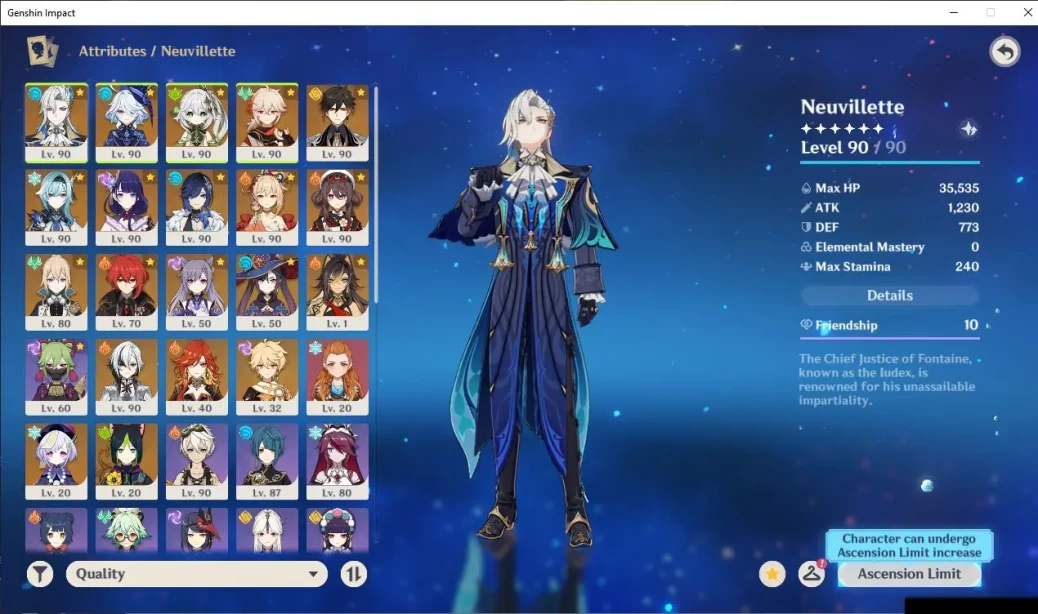Open the character filter funnel icon
1038x614 pixels.
(40, 574)
